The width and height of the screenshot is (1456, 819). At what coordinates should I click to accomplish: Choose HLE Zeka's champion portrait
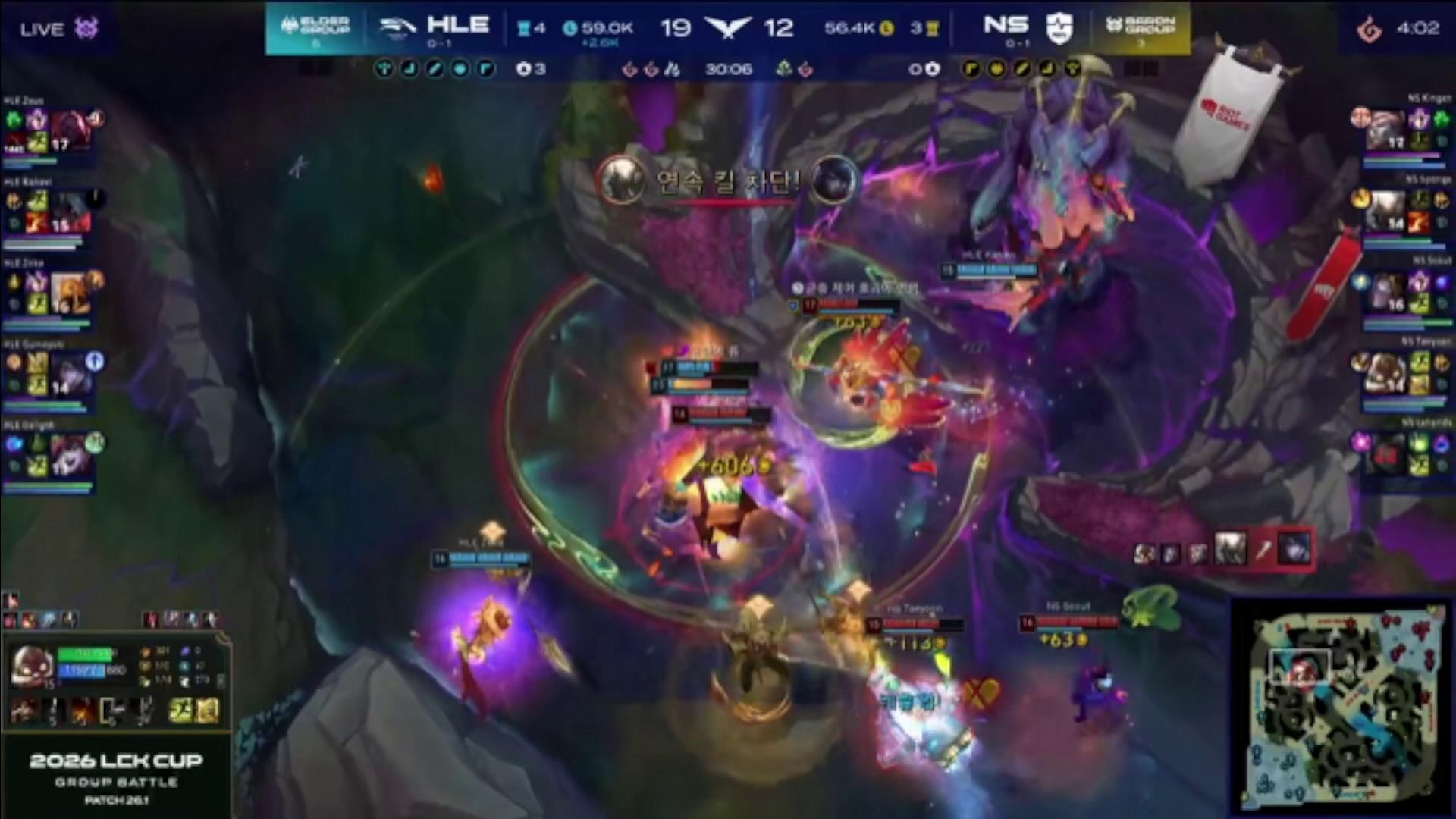coord(71,293)
